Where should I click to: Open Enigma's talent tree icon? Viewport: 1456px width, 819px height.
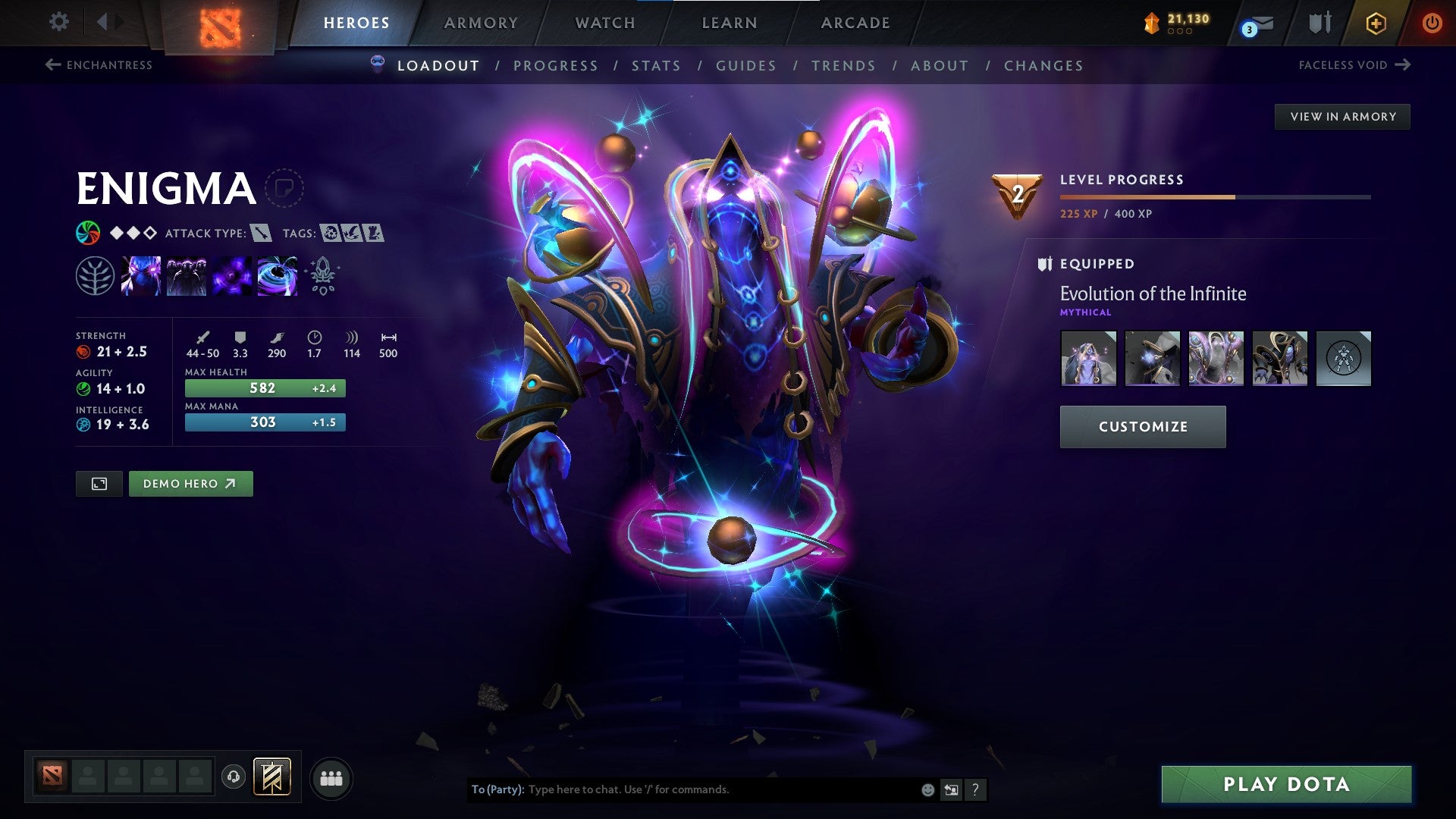point(94,275)
